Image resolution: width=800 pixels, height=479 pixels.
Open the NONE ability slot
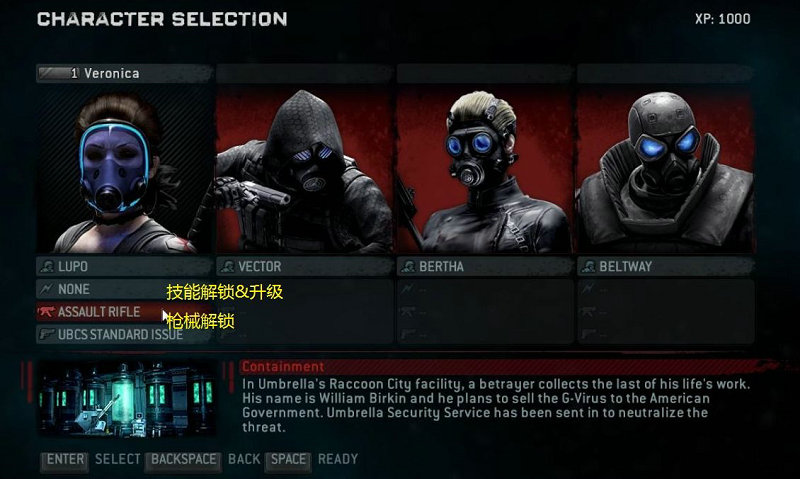tap(100, 289)
